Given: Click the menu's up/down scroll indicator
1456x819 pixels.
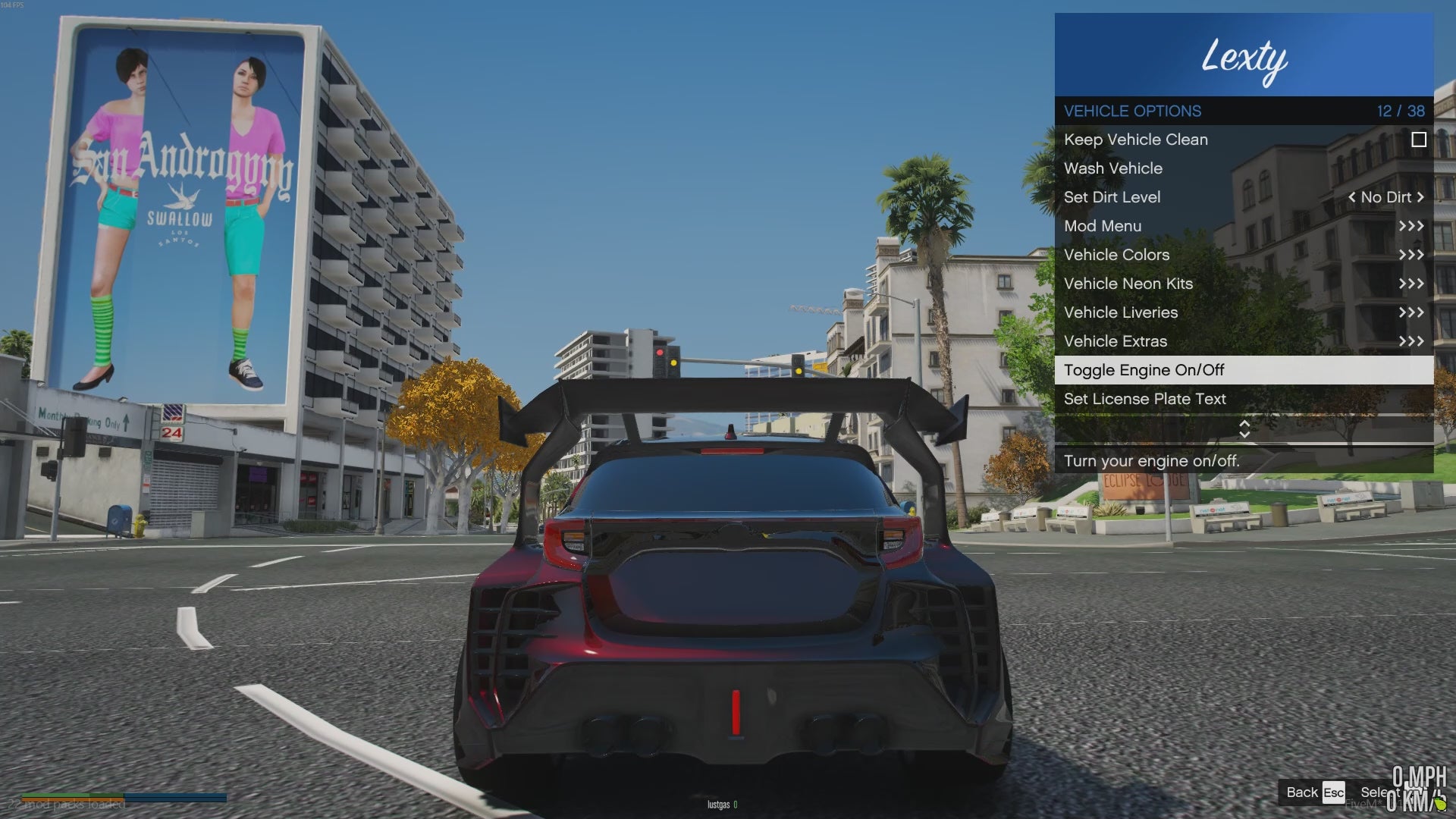Looking at the screenshot, I should (1244, 429).
